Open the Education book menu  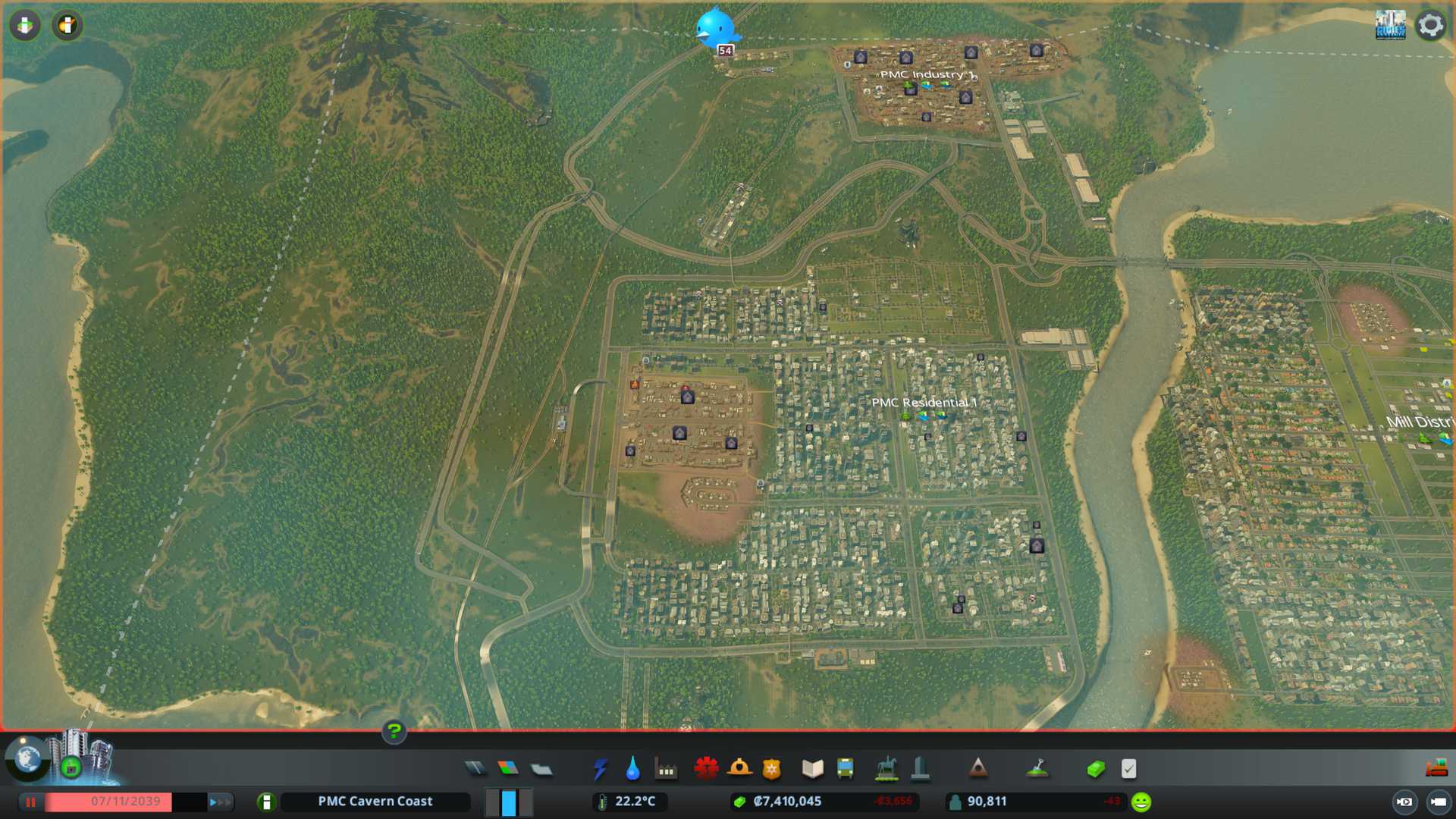click(x=812, y=769)
